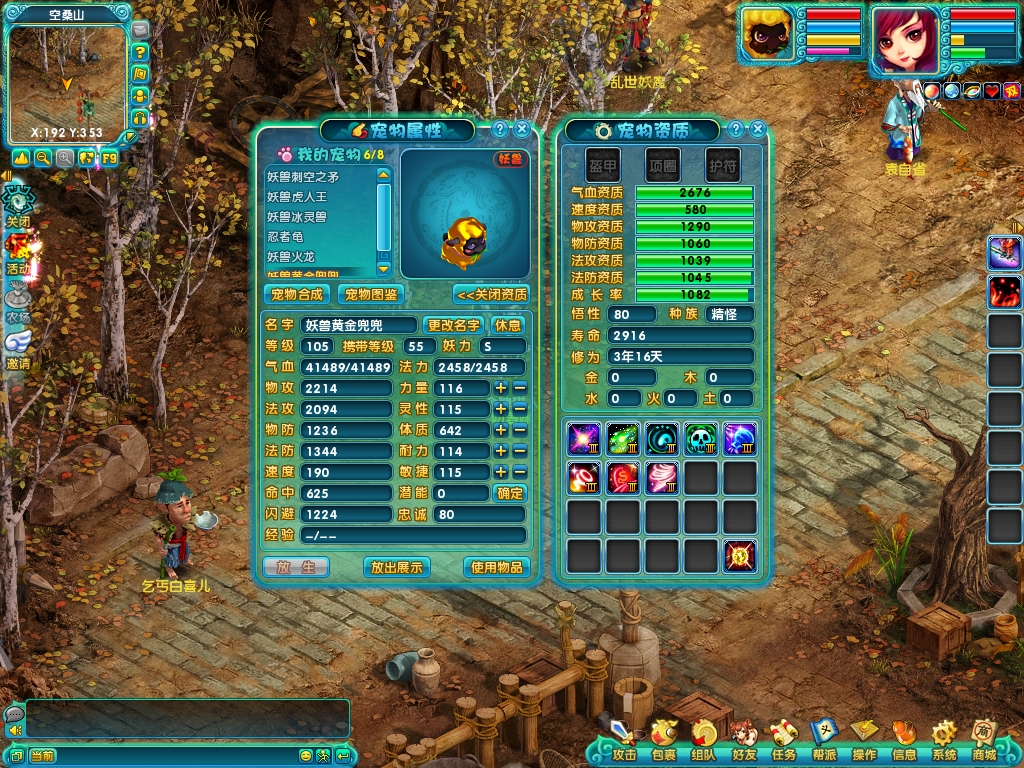Select 妖兽虎人王 in the pet list
This screenshot has height=768, width=1024.
pyautogui.click(x=296, y=197)
